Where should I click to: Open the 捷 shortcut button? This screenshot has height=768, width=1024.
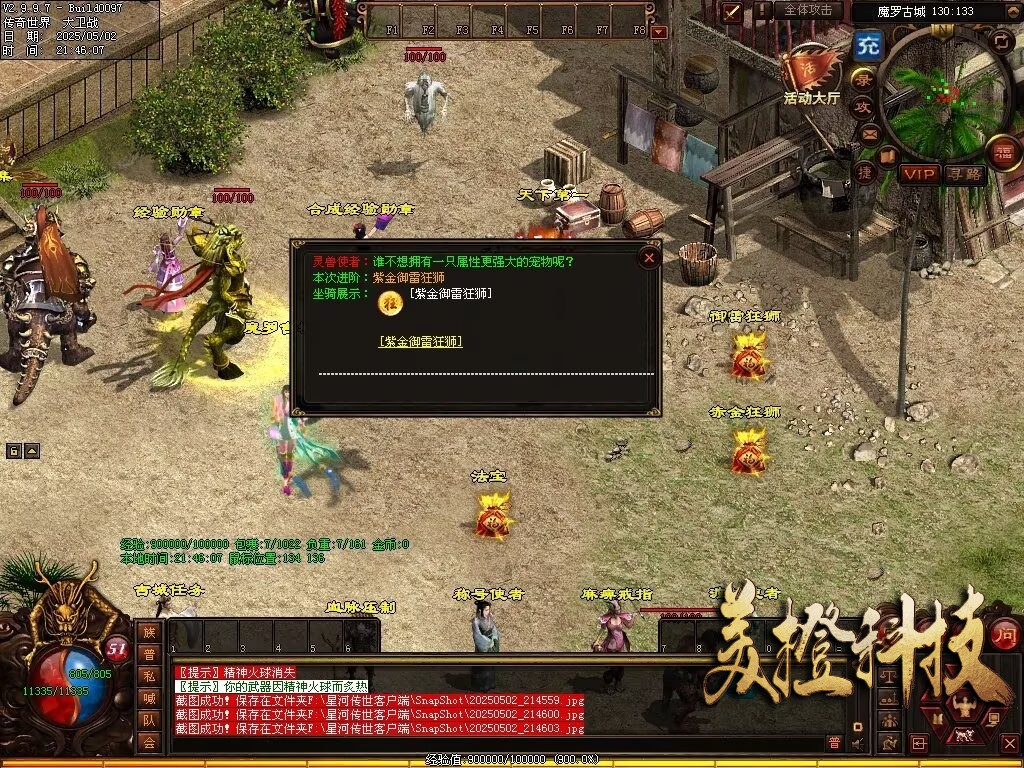[x=865, y=172]
